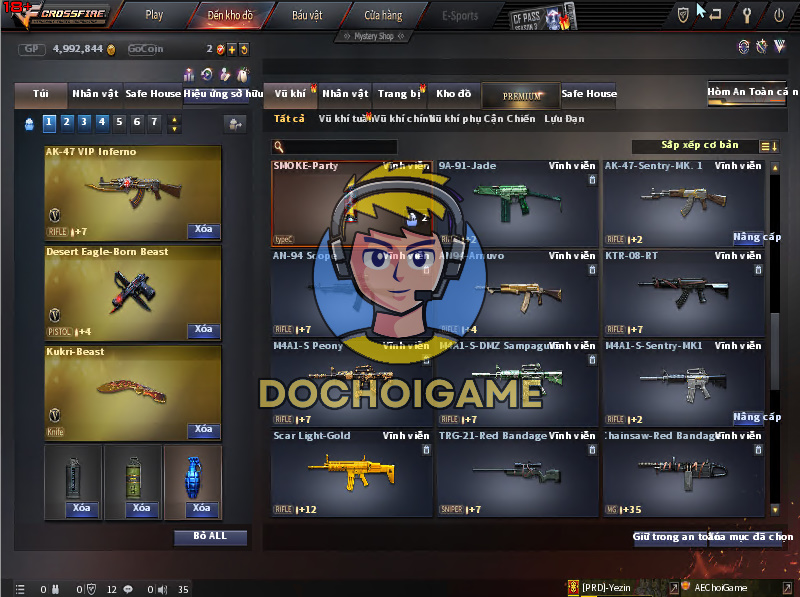Remove the AK-47 VIP Inferno with Xóa
Screen dimensions: 800x597
pos(203,230)
